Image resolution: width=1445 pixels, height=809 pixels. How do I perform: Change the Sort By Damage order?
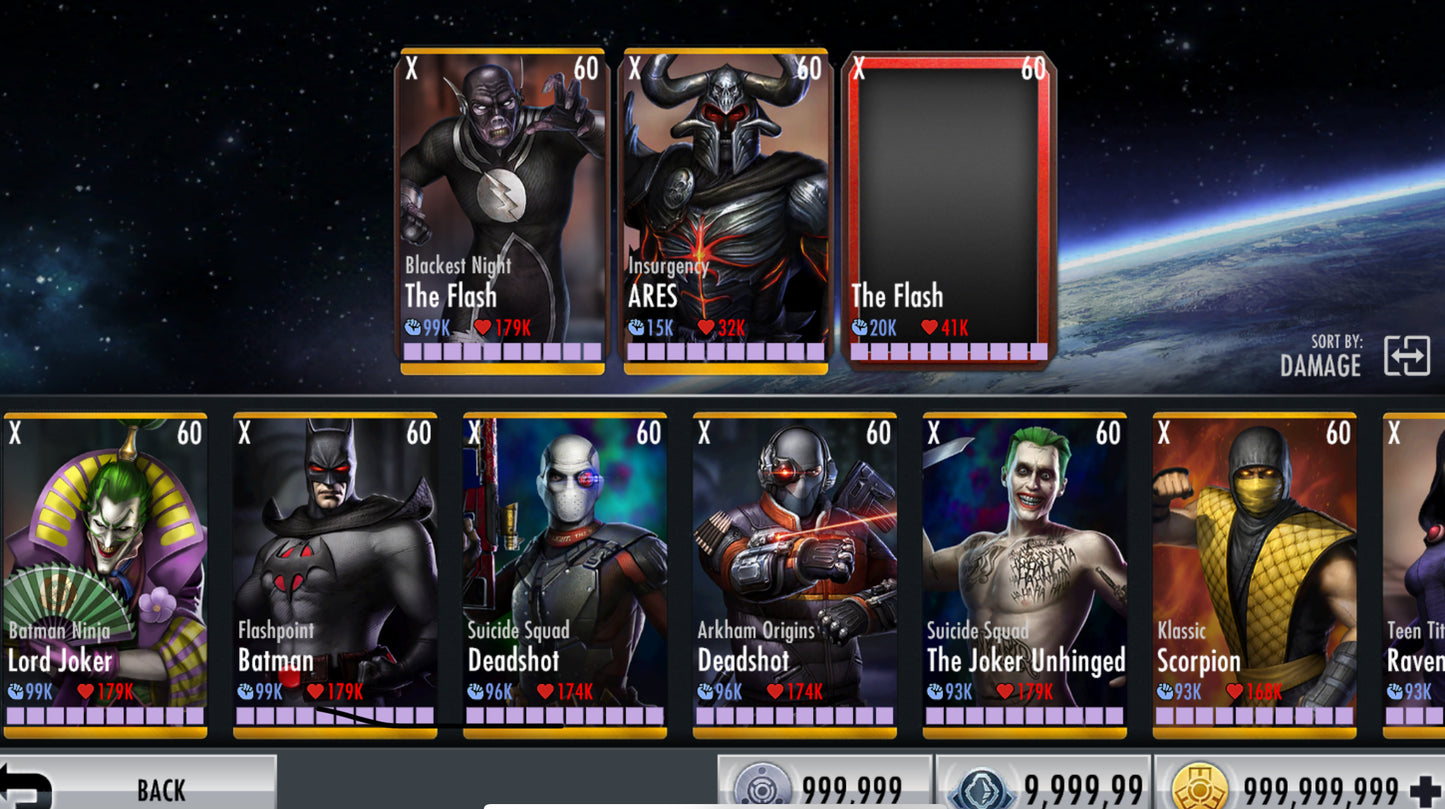[1406, 356]
